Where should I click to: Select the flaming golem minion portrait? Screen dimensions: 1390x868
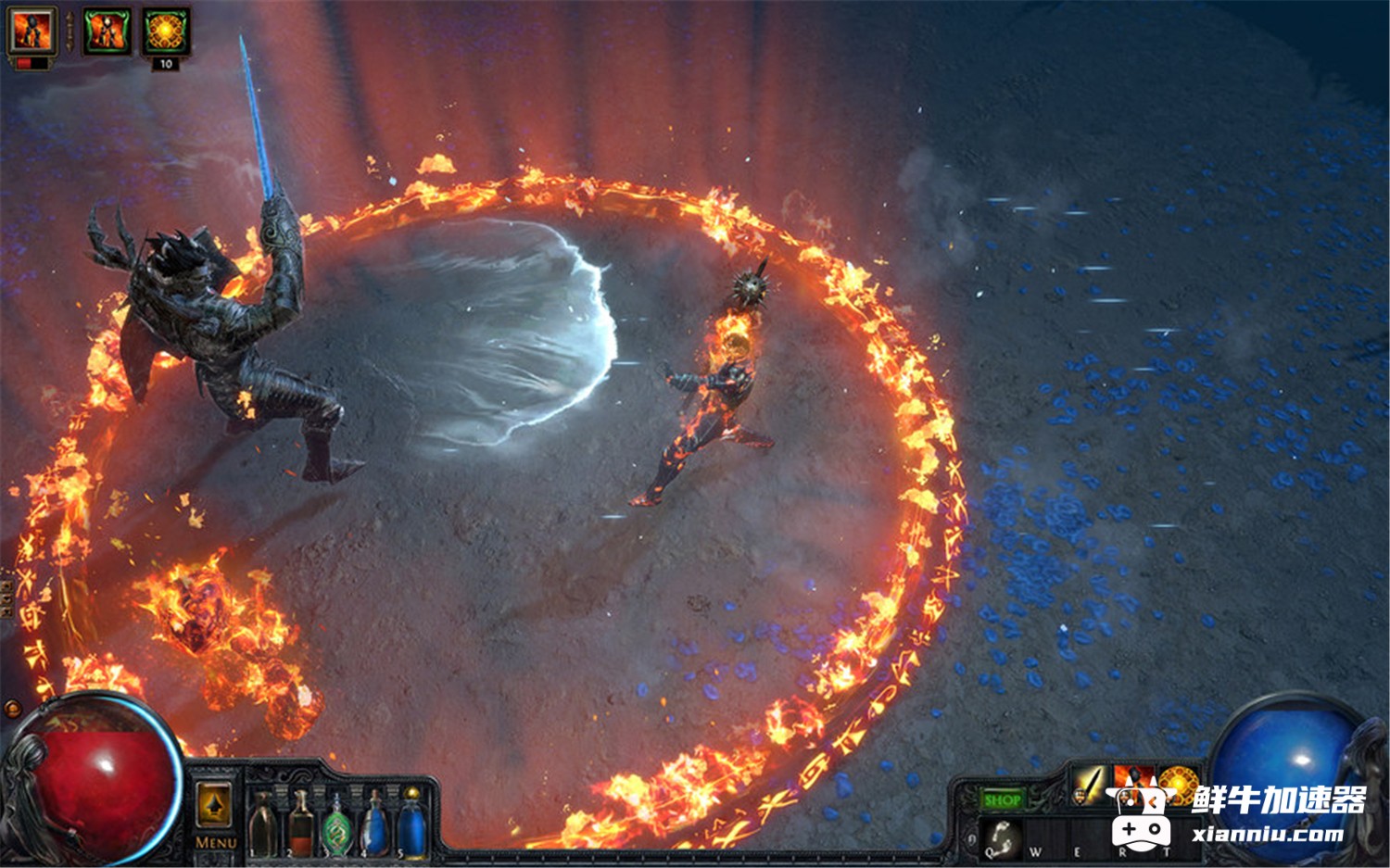point(32,31)
